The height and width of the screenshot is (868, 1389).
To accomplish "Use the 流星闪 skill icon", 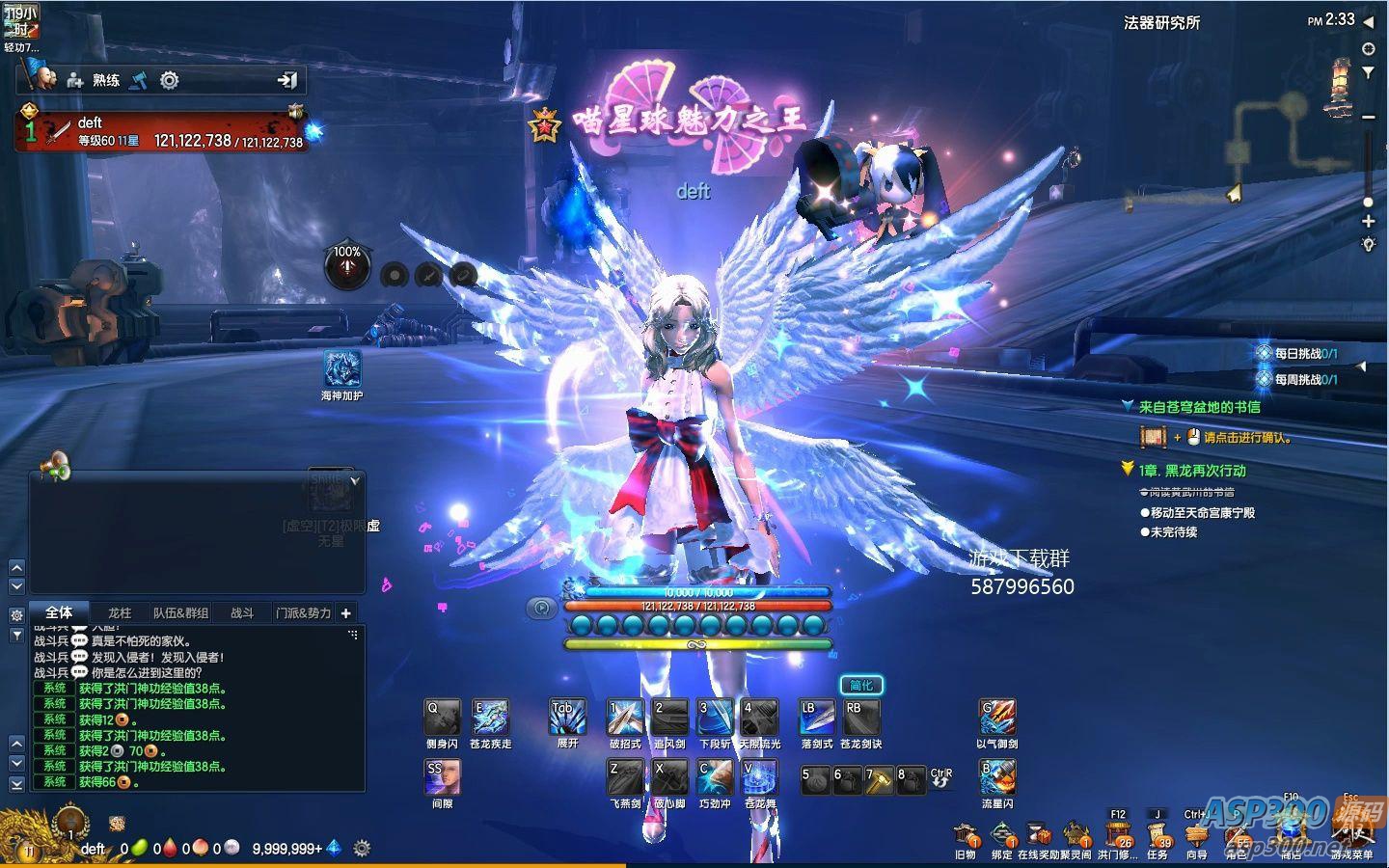I will (x=997, y=777).
